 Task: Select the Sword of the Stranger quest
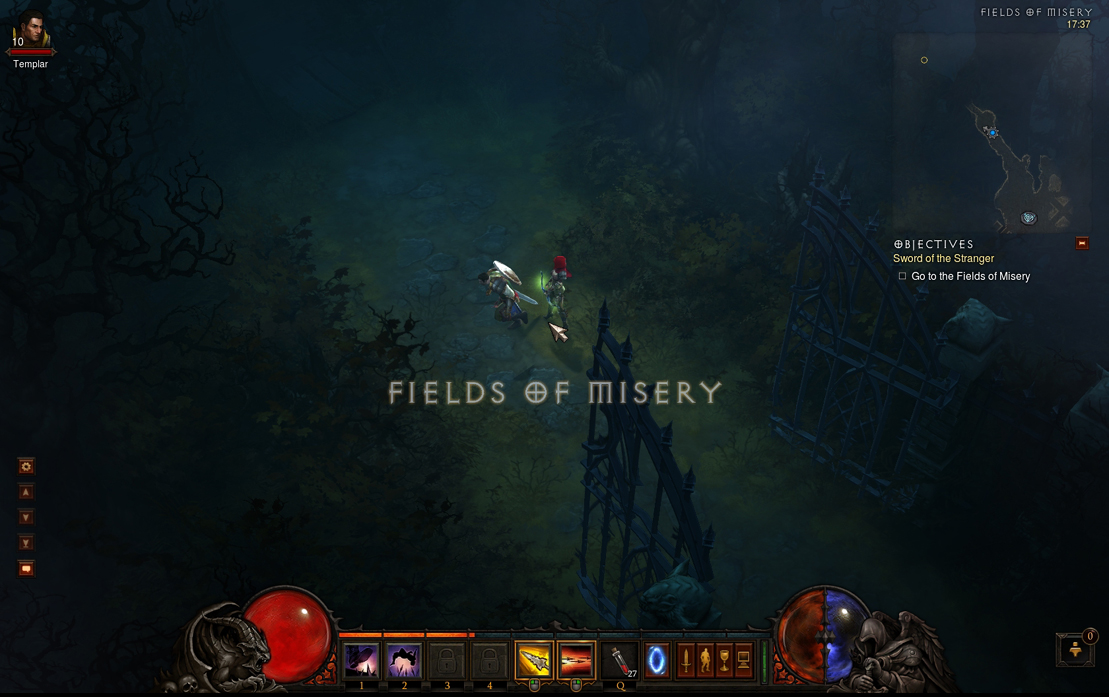pos(943,259)
